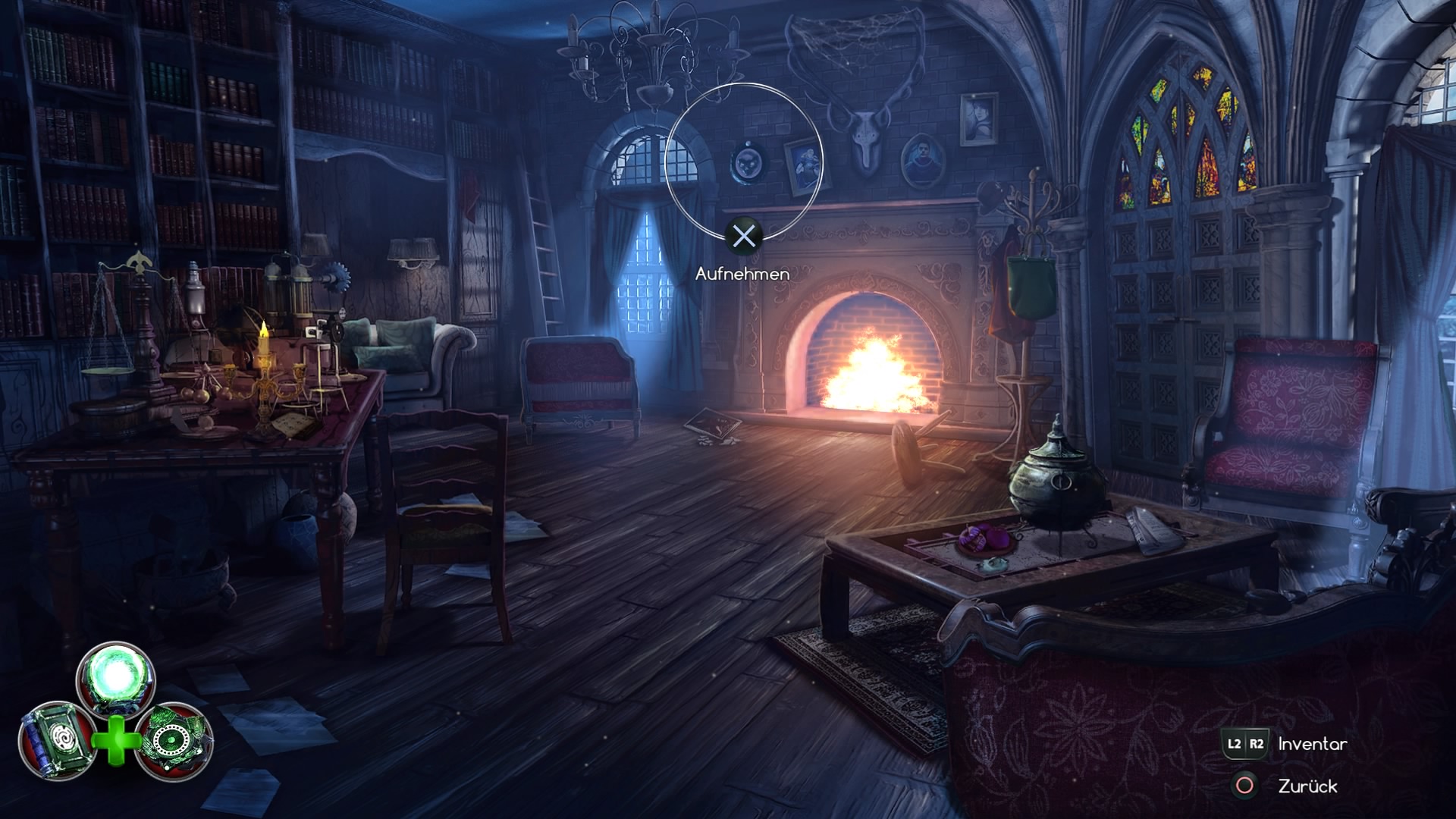Open the green spiral-cover book
Viewport: 1456px width, 819px height.
(x=58, y=741)
